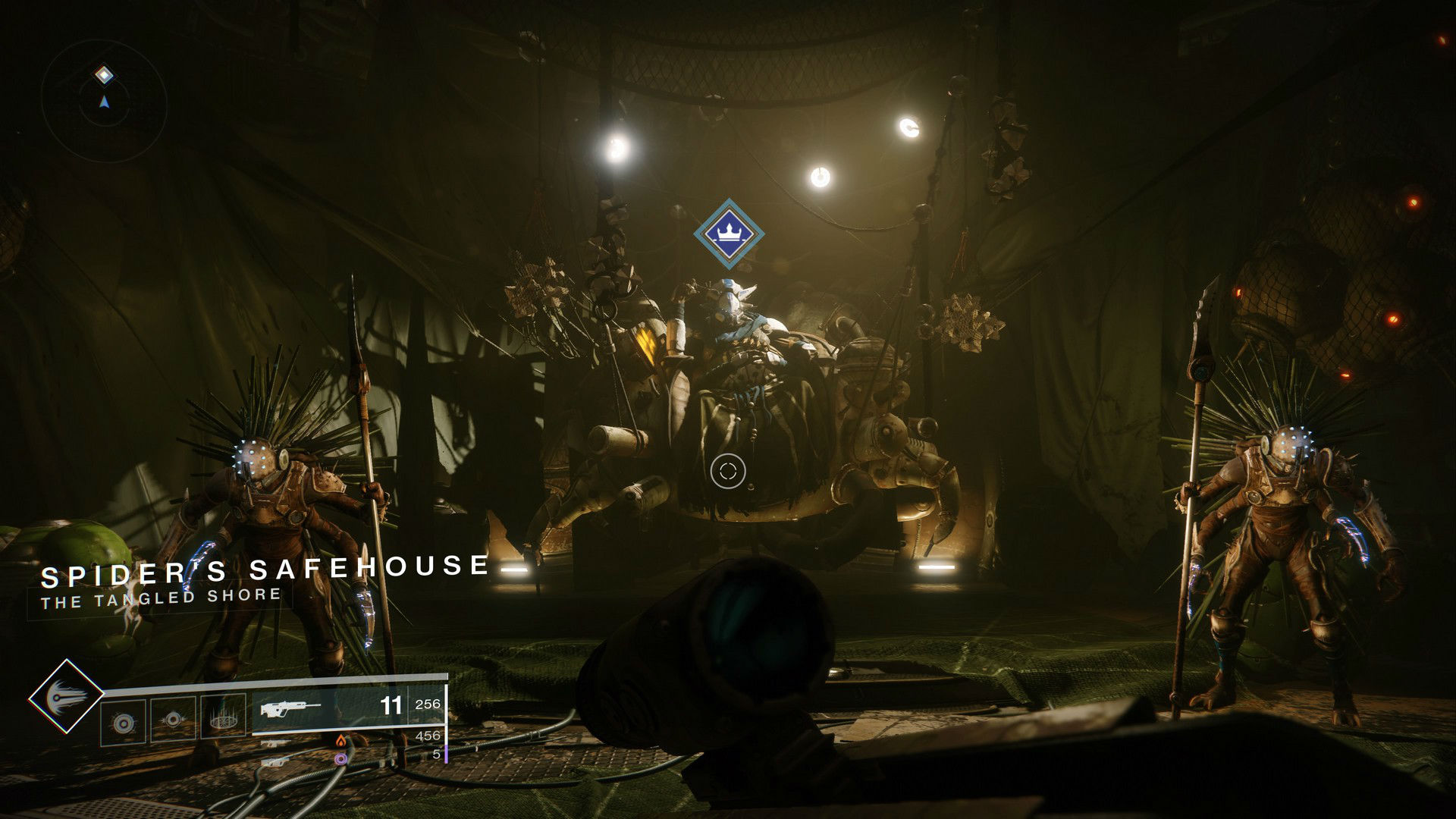The width and height of the screenshot is (1456, 819).
Task: Activate the class ability rift icon
Action: click(222, 719)
